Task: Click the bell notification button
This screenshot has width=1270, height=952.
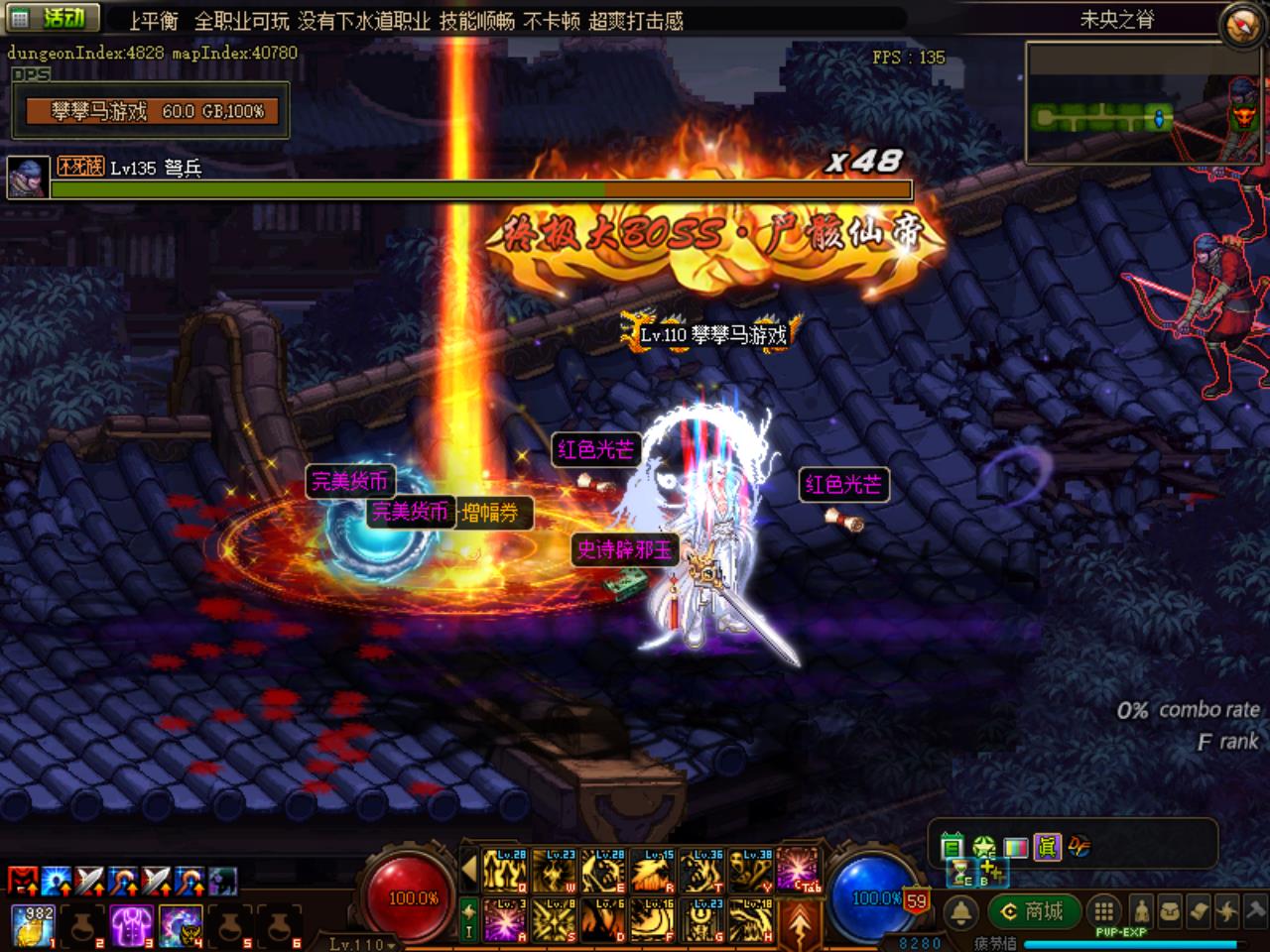Action: tap(959, 912)
